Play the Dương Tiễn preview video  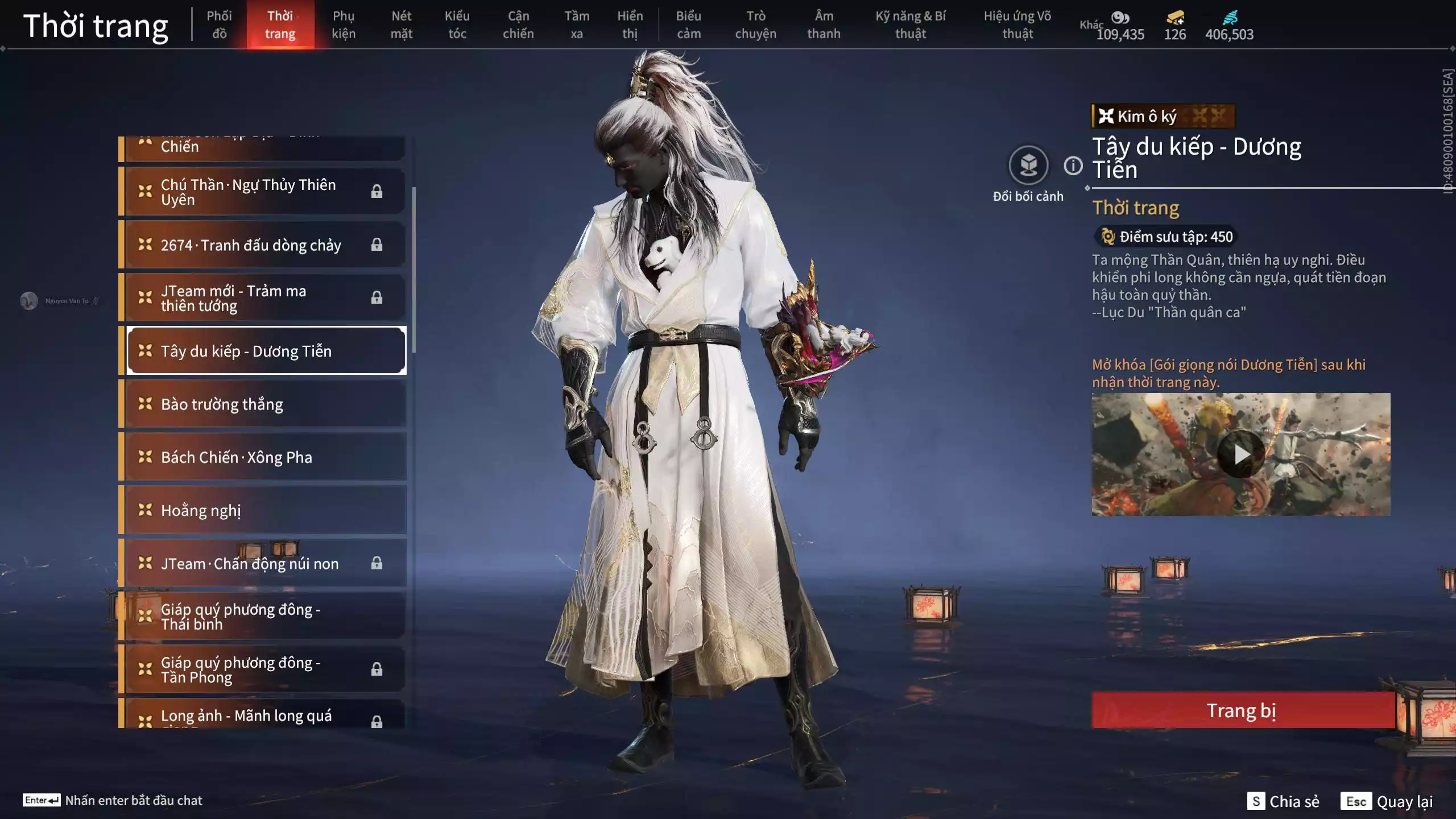[x=1241, y=454]
